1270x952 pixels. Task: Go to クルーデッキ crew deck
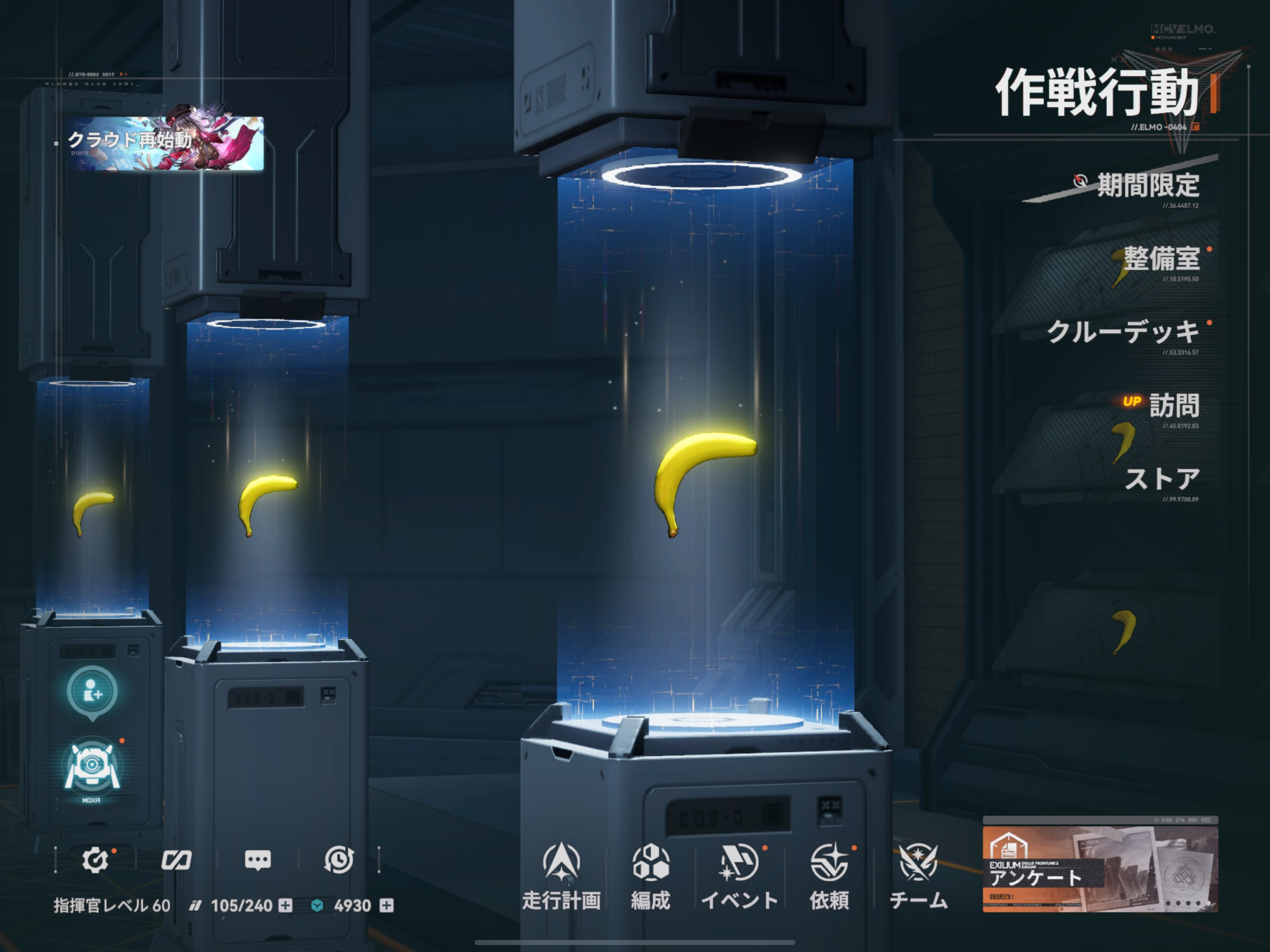[1123, 332]
